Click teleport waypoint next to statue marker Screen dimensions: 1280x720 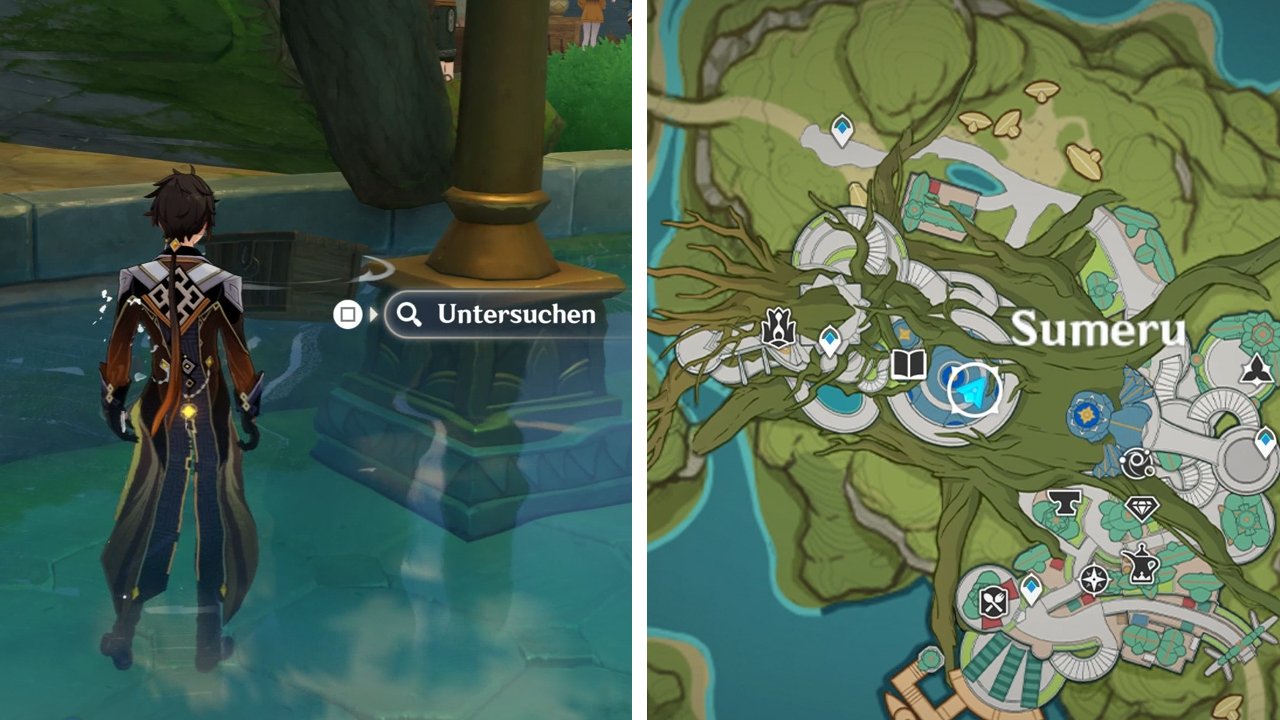829,340
